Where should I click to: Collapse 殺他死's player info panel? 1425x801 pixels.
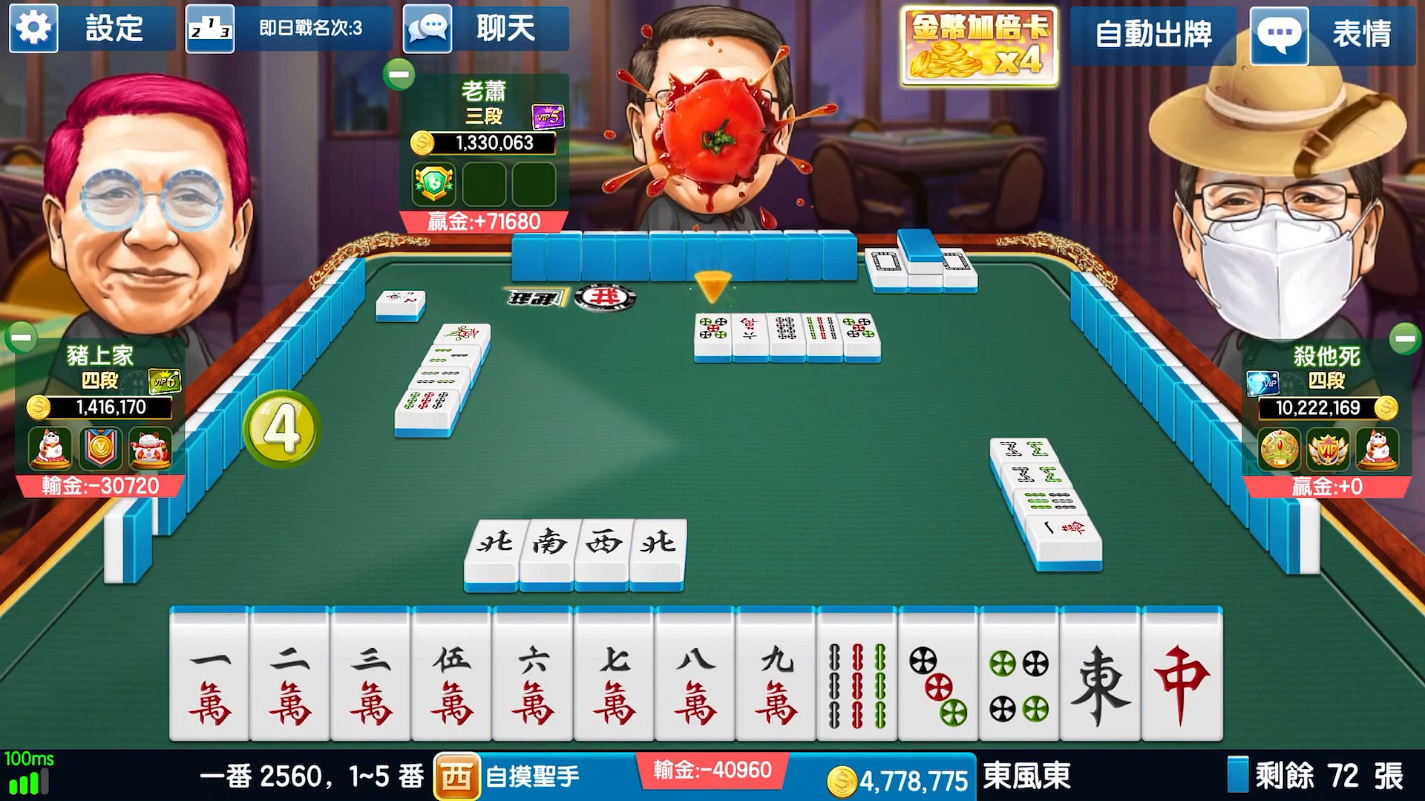point(1404,337)
